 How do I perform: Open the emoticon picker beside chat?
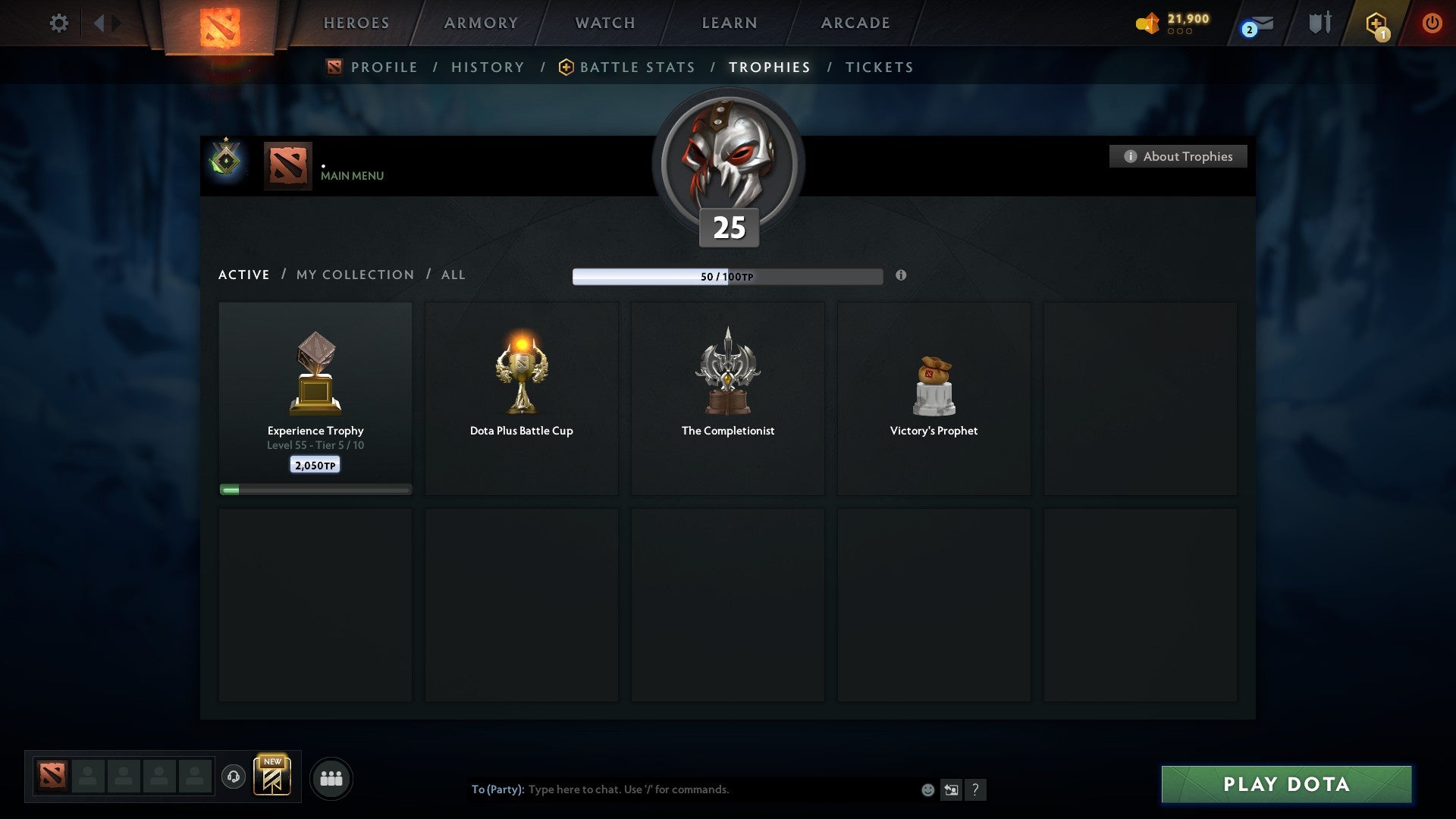[927, 789]
